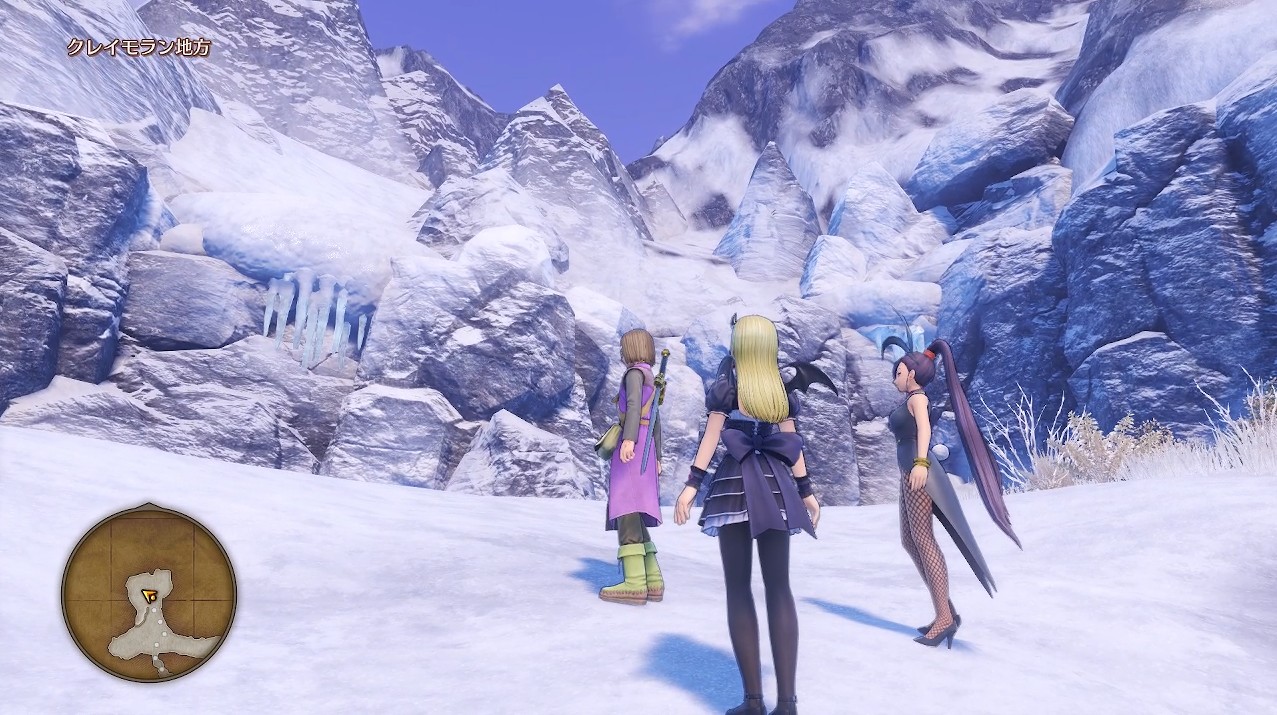Open the circular minimap
Image resolution: width=1277 pixels, height=715 pixels.
point(148,593)
